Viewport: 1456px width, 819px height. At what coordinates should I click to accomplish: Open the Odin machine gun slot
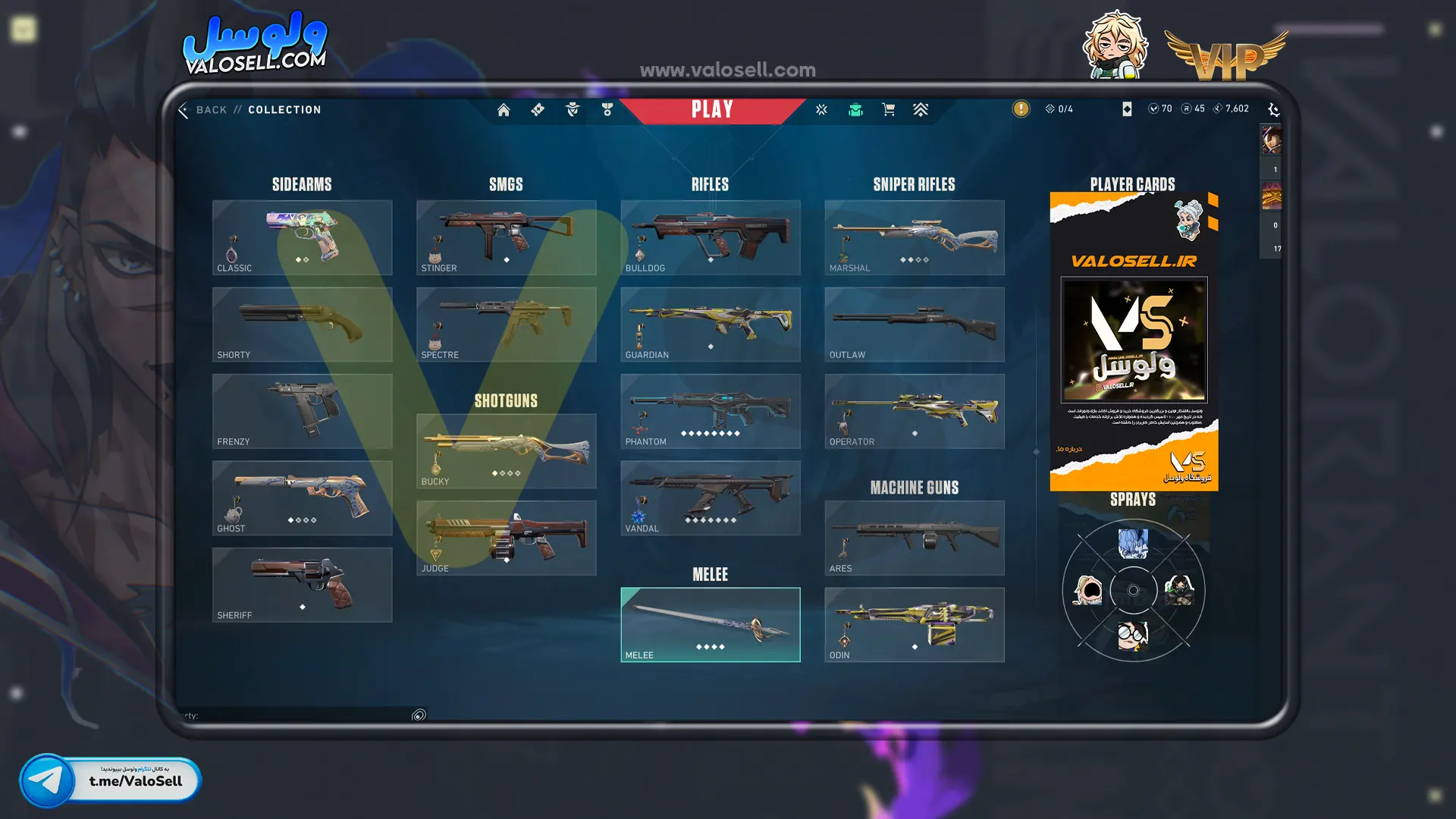click(x=914, y=625)
